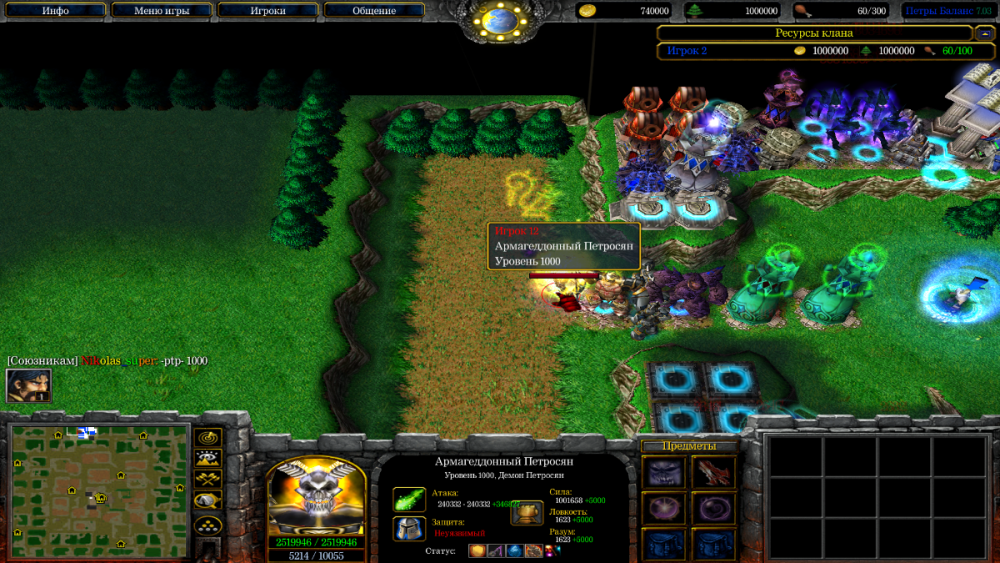Viewport: 1000px width, 563px height.
Task: Open the Инфо menu
Action: [x=55, y=11]
